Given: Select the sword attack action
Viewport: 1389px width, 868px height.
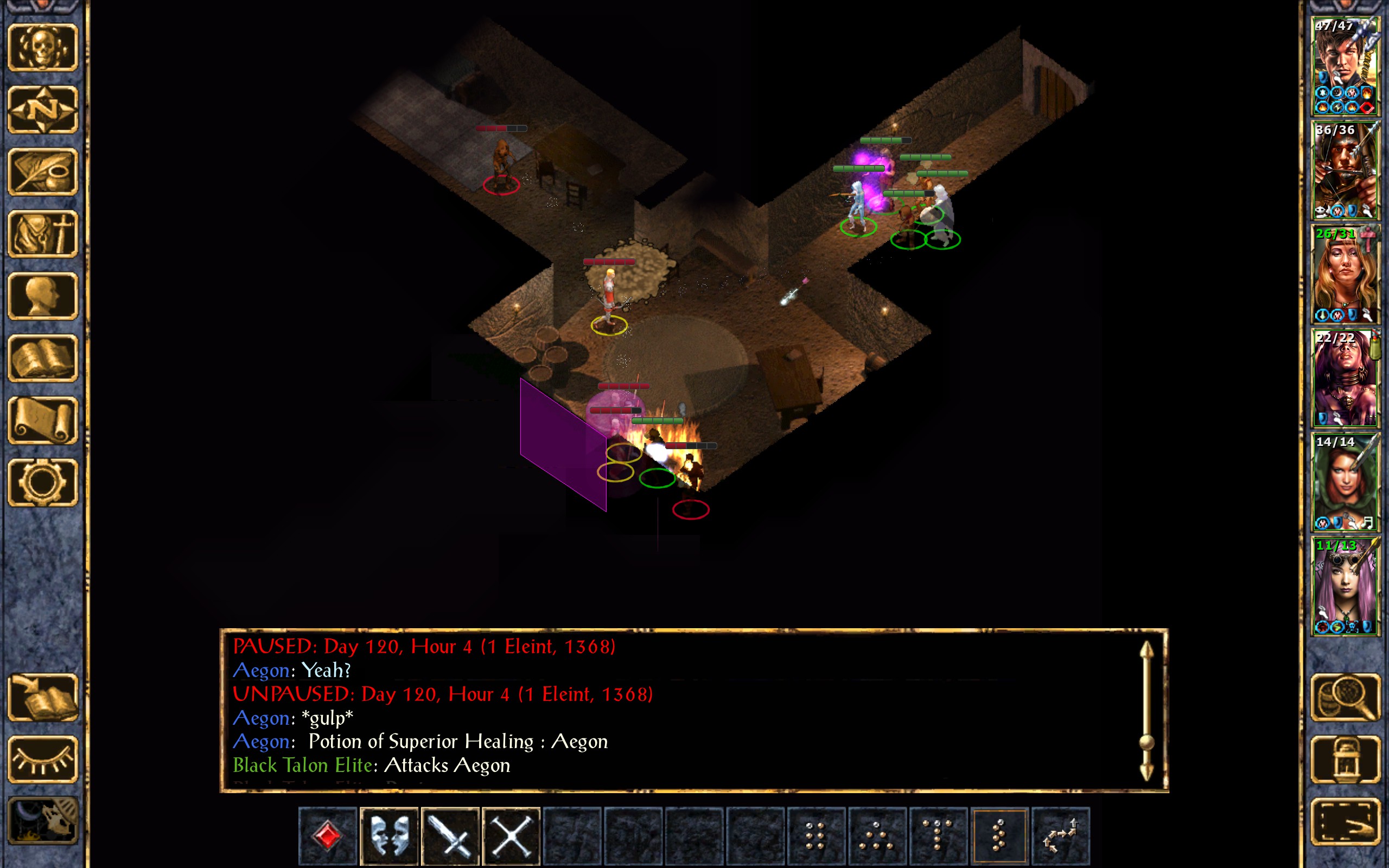Looking at the screenshot, I should [x=450, y=835].
